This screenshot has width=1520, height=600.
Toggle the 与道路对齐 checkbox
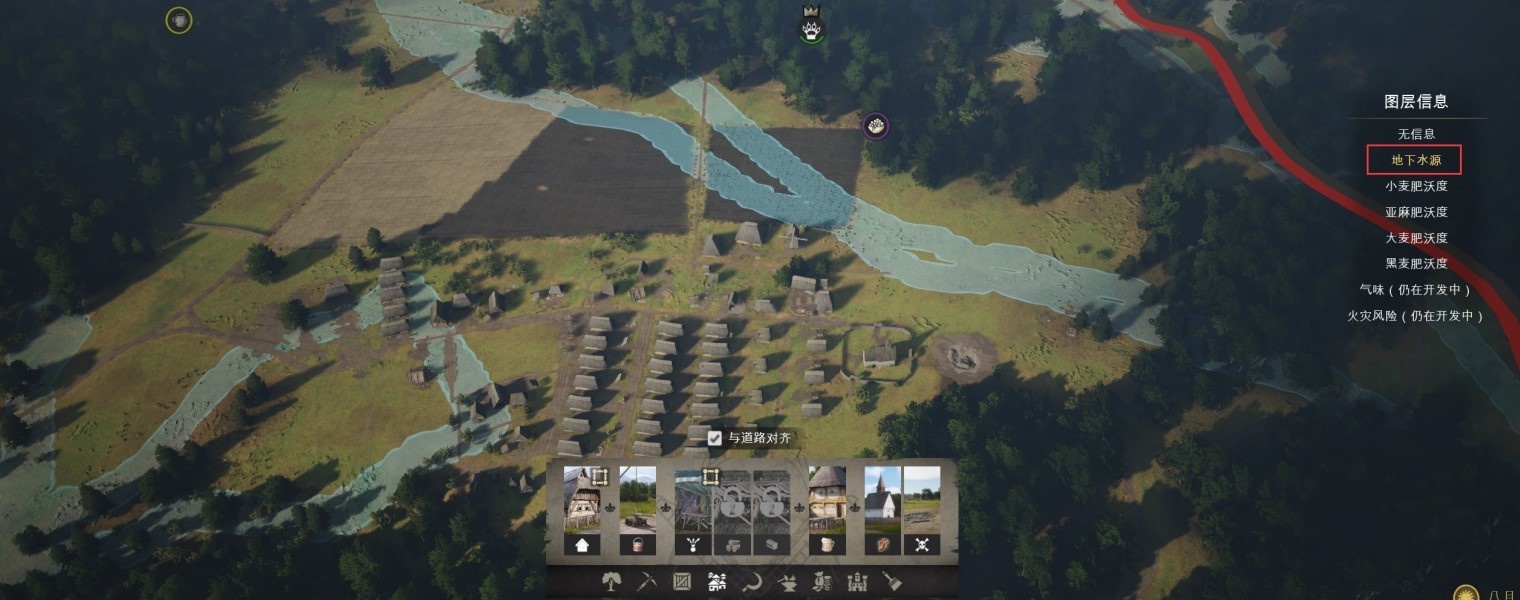715,438
